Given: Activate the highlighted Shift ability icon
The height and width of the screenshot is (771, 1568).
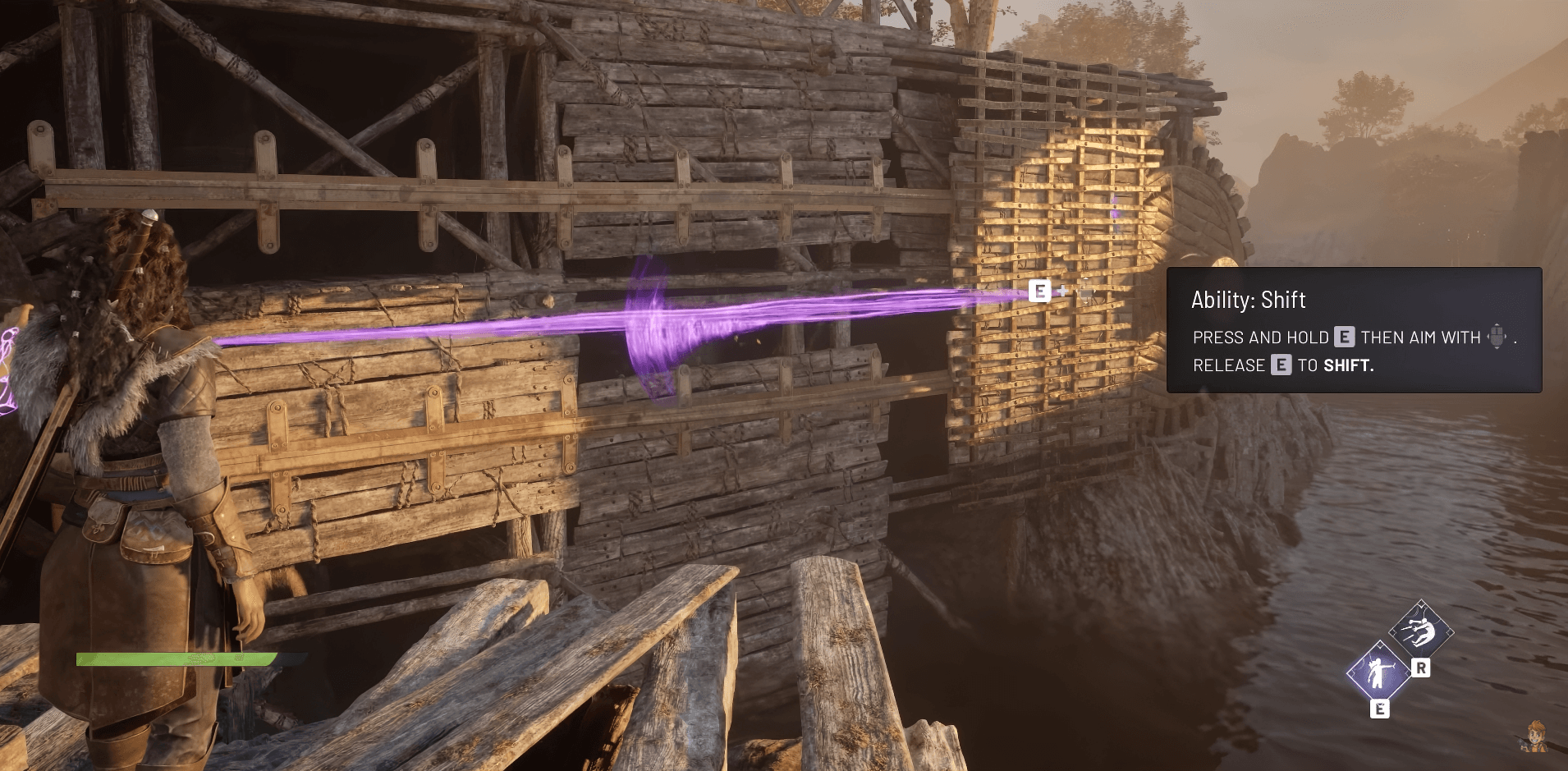Looking at the screenshot, I should pyautogui.click(x=1378, y=672).
